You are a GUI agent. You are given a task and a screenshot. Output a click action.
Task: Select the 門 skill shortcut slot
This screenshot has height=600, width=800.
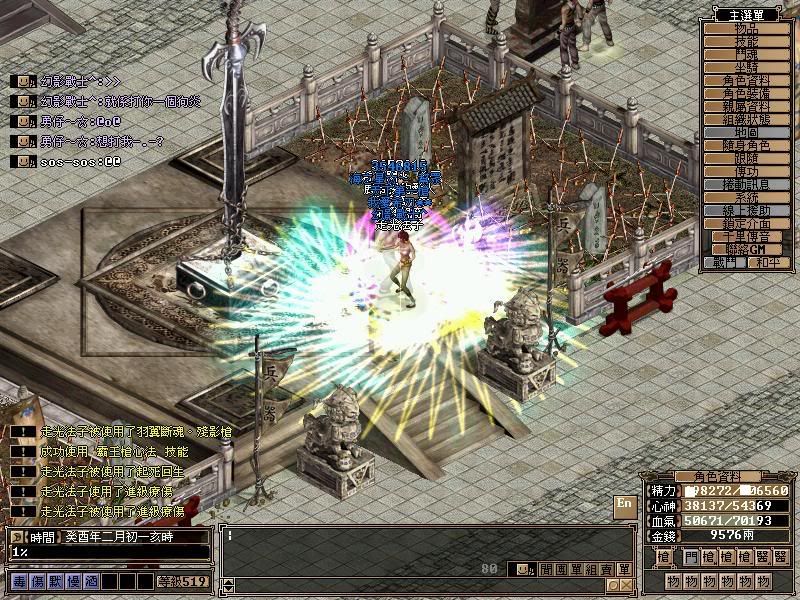coord(693,557)
